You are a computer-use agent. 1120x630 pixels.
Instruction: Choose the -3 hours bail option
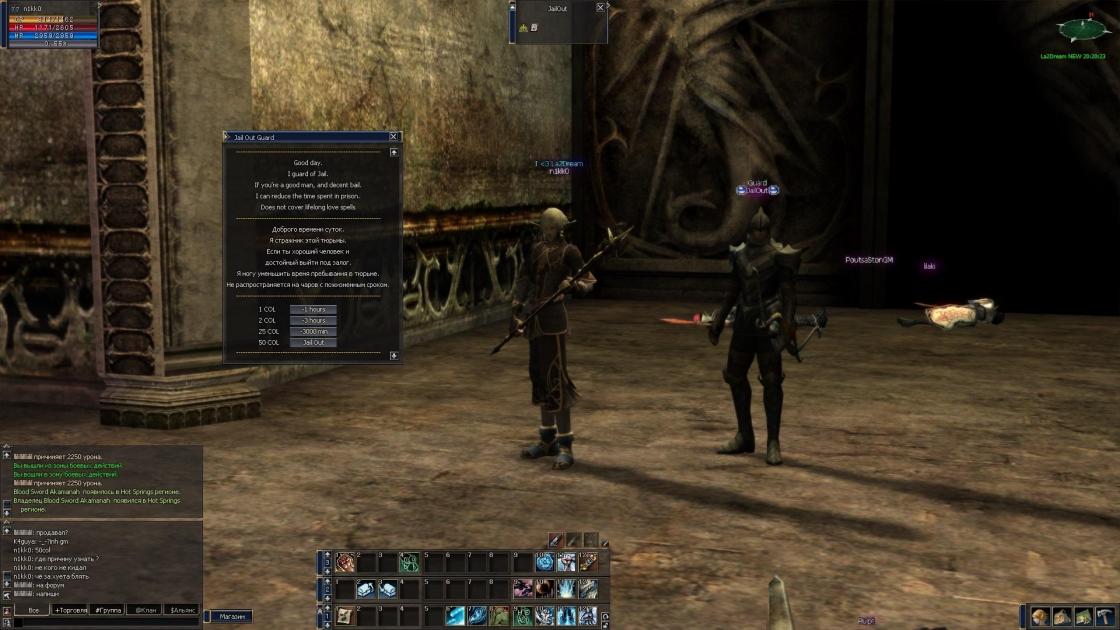(313, 320)
